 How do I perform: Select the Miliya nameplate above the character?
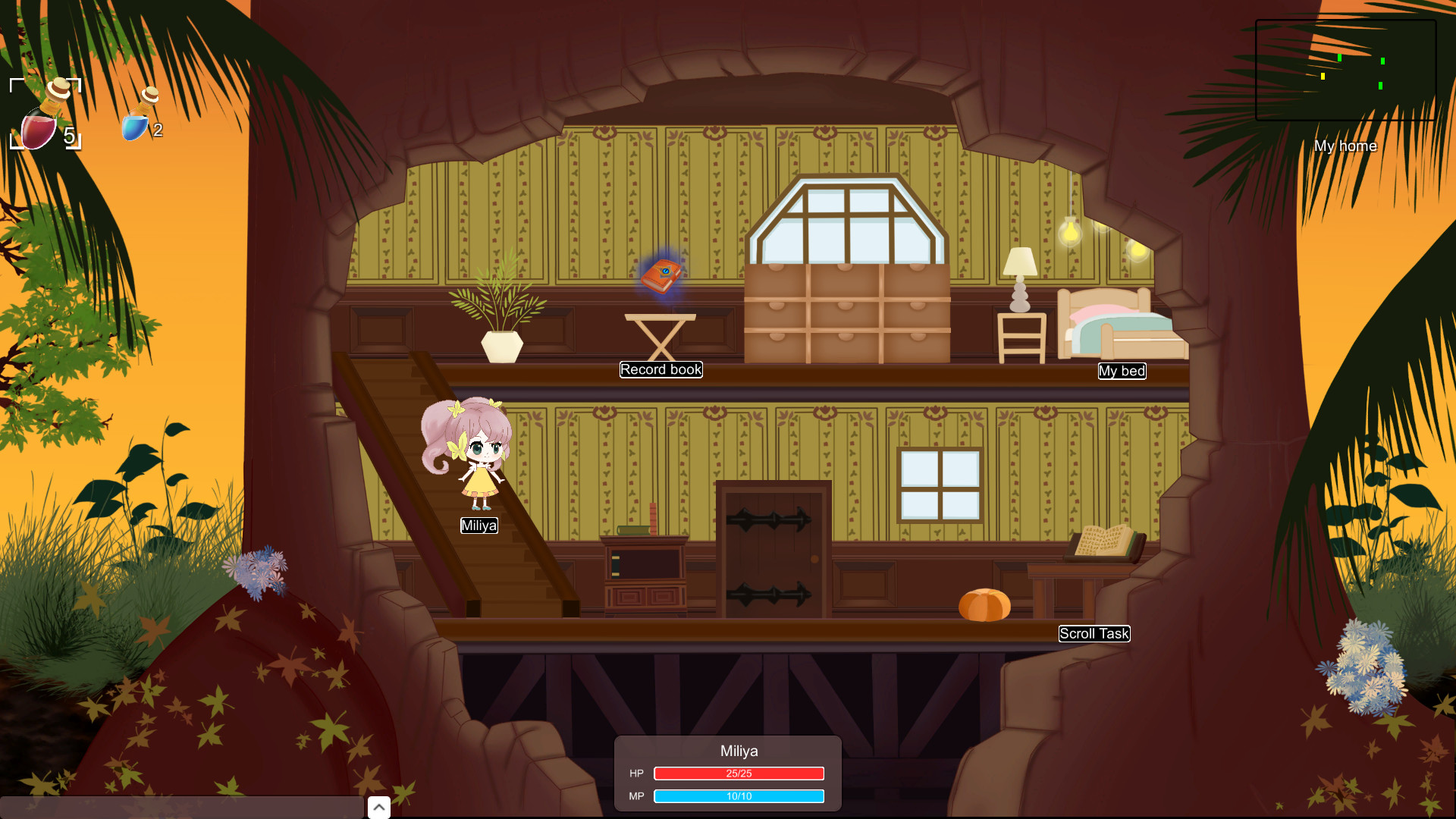(x=479, y=525)
